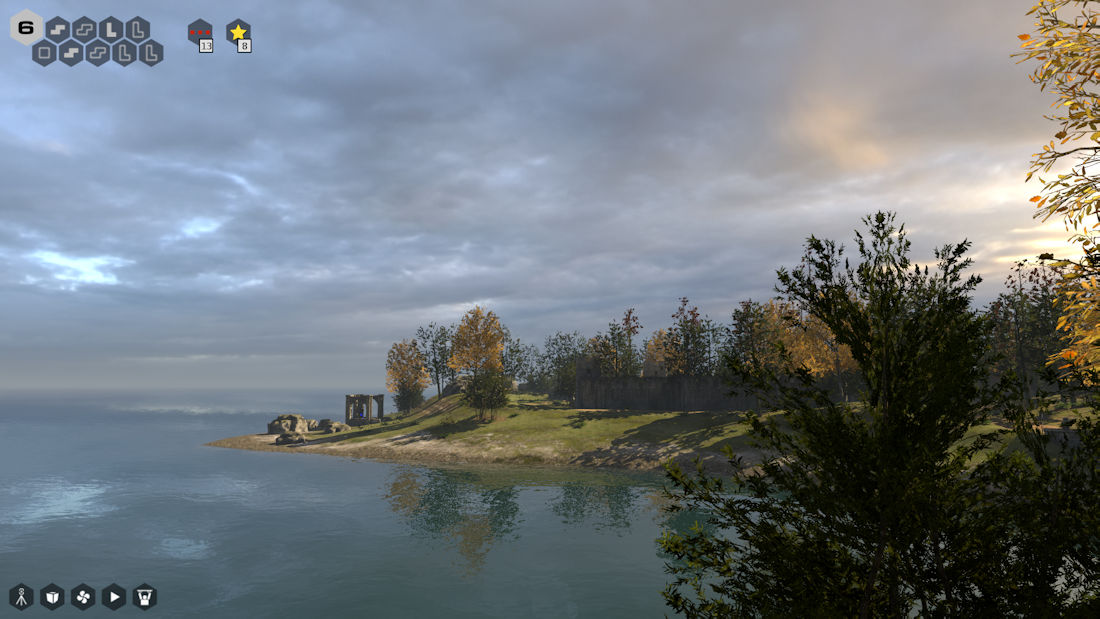This screenshot has height=619, width=1100.
Task: Click the light hexagon numbered 6
Action: [26, 27]
